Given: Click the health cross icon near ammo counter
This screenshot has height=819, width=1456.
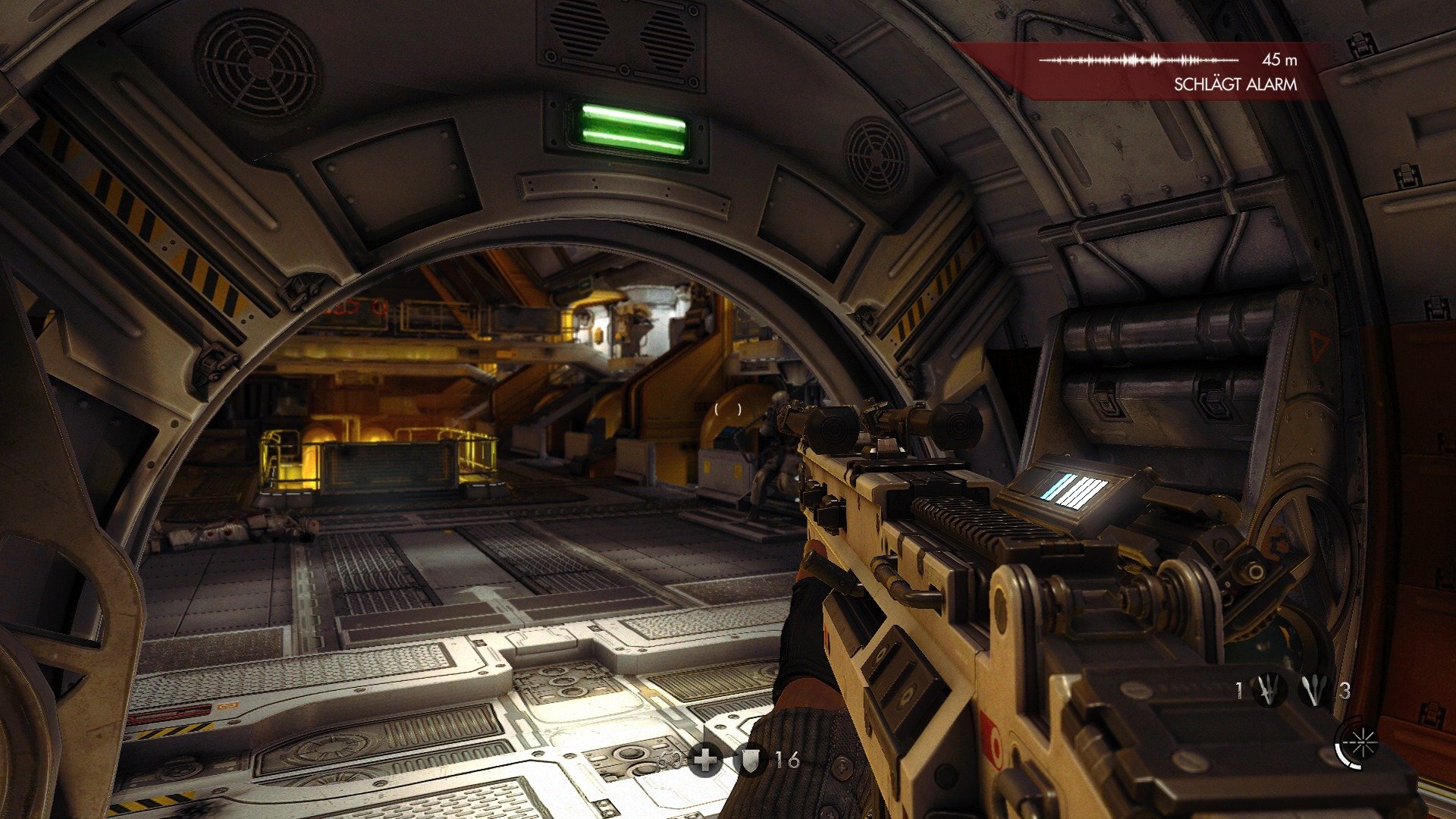Looking at the screenshot, I should tap(705, 761).
